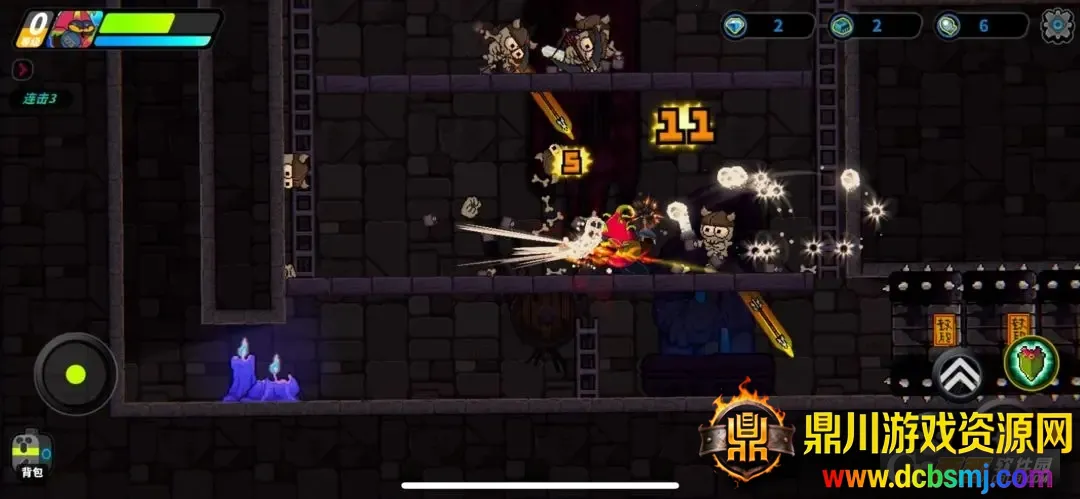
Task: Tap the virtual joystick green knob
Action: [x=75, y=375]
